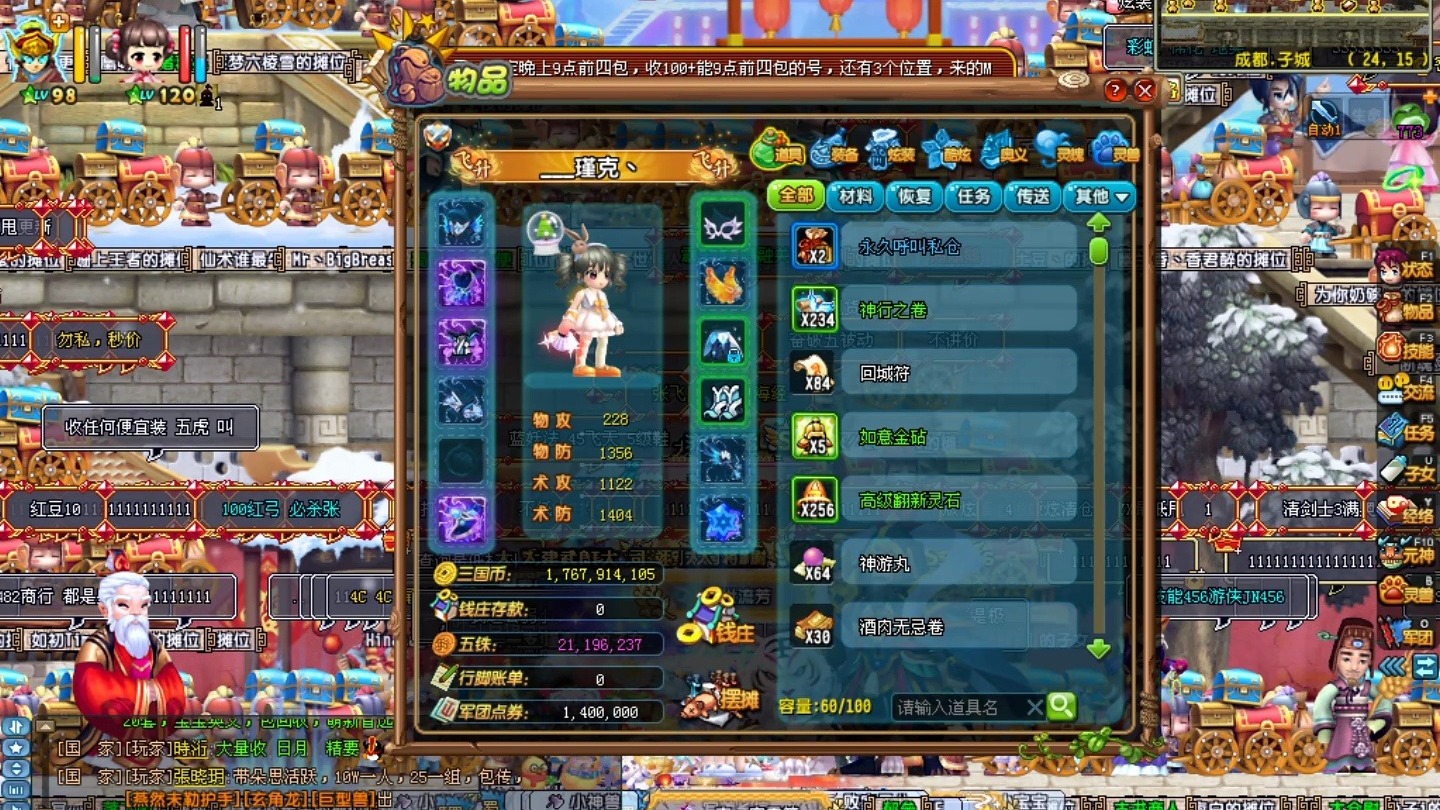Viewport: 1440px width, 810px height.
Task: Enable the 恢复 recovery filter
Action: (915, 198)
